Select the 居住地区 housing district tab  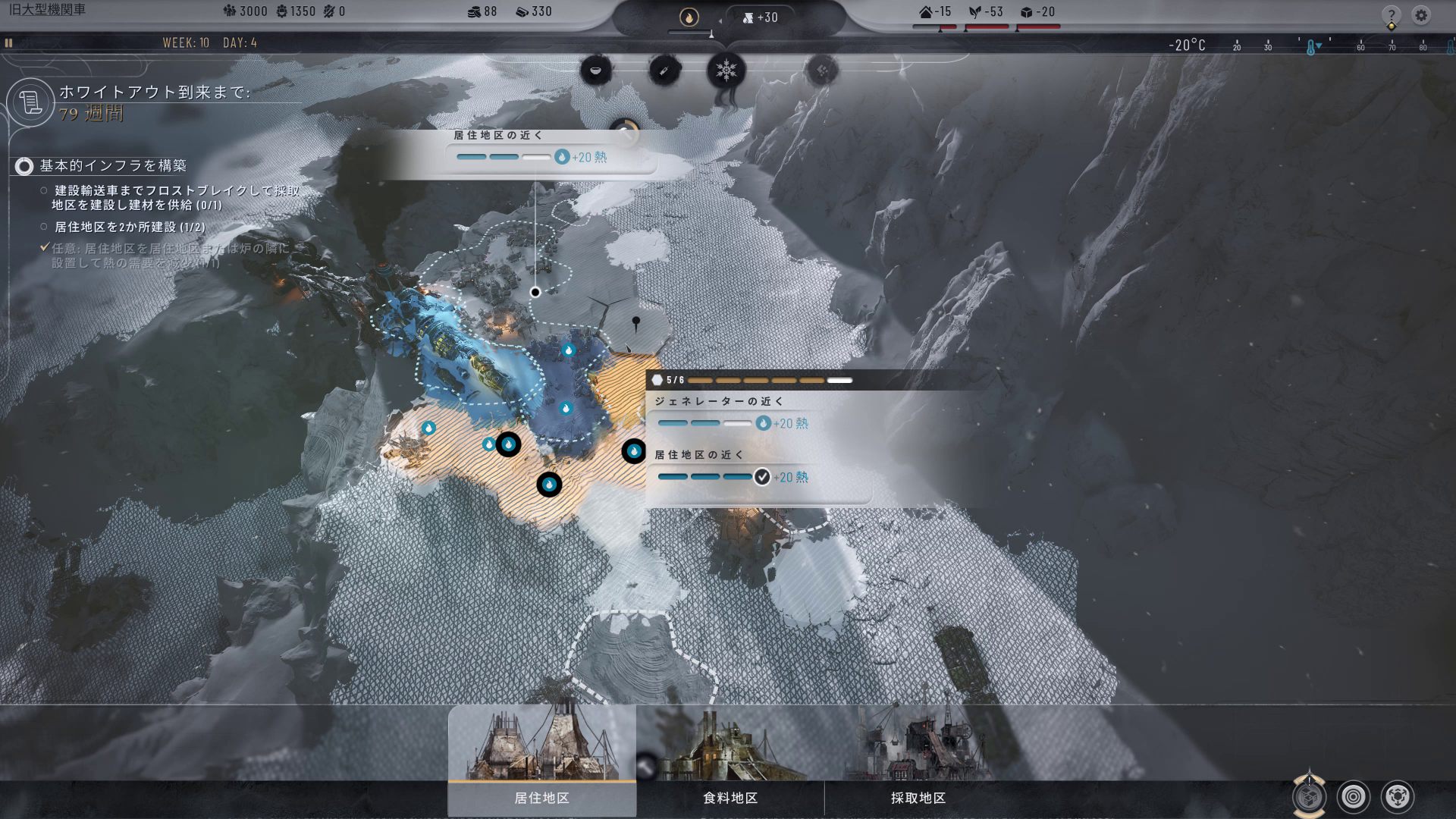coord(541,797)
